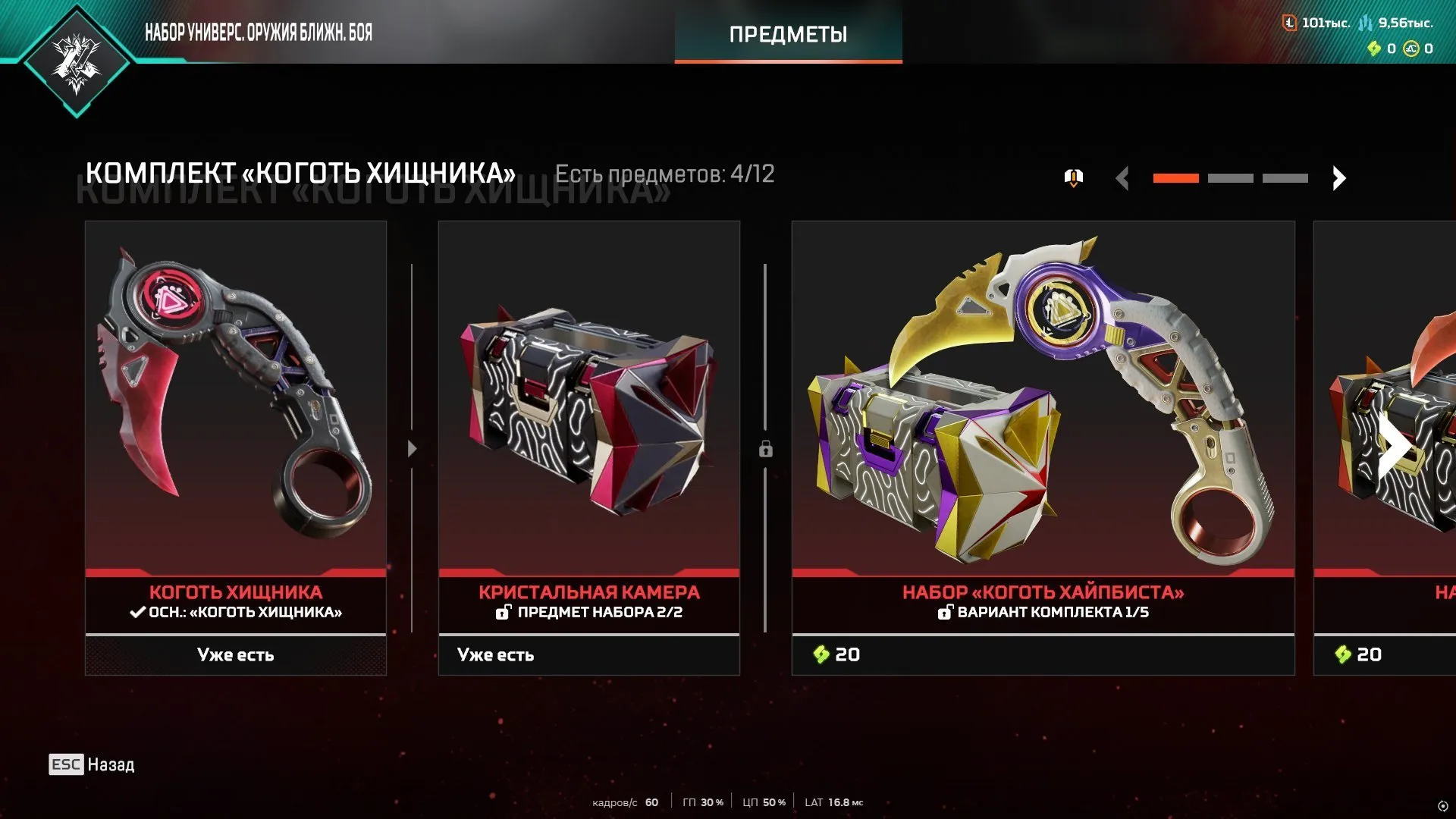Select the active orange page indicator bar
This screenshot has width=1456, height=819.
(1176, 177)
